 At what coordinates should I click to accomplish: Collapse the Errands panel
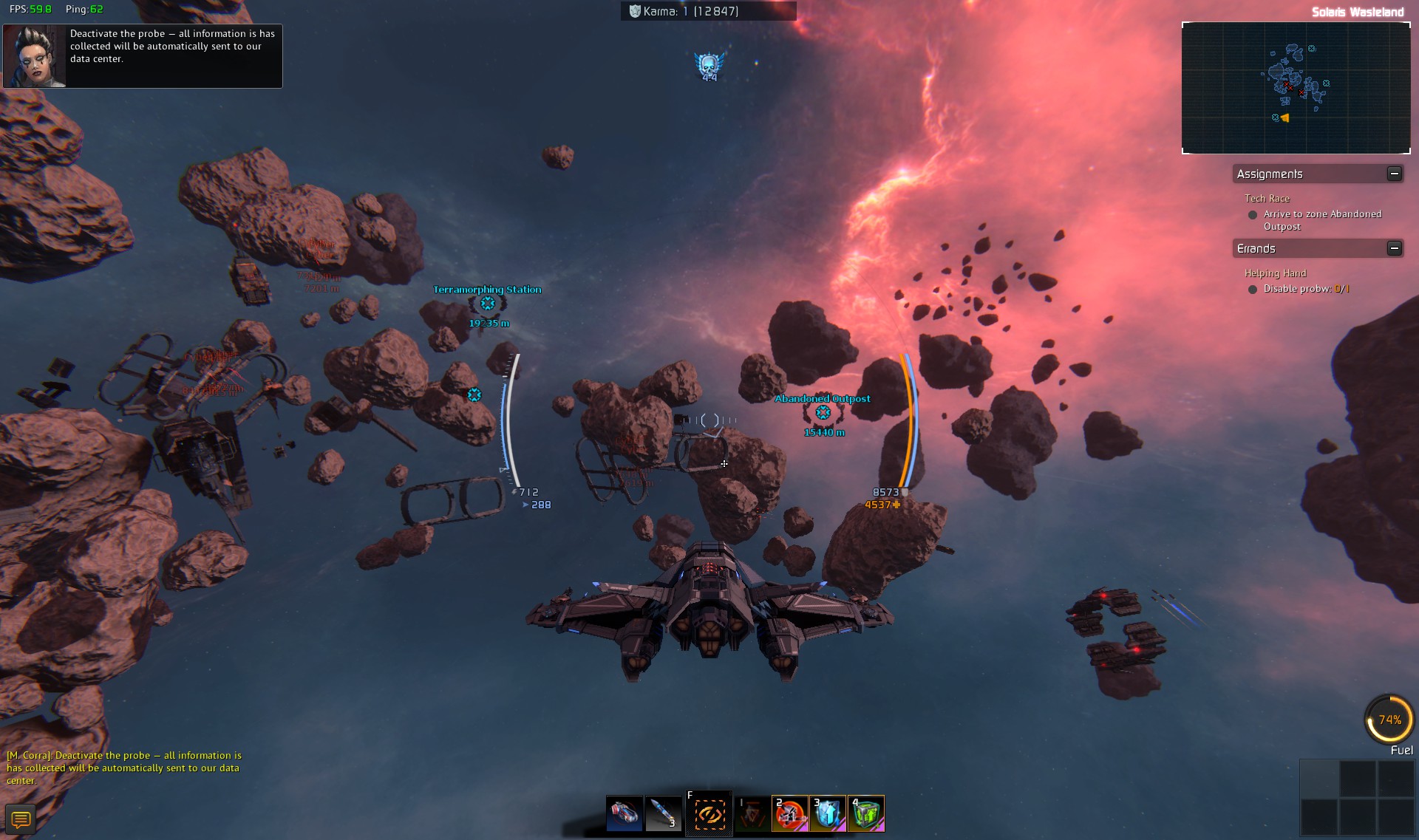click(1394, 248)
